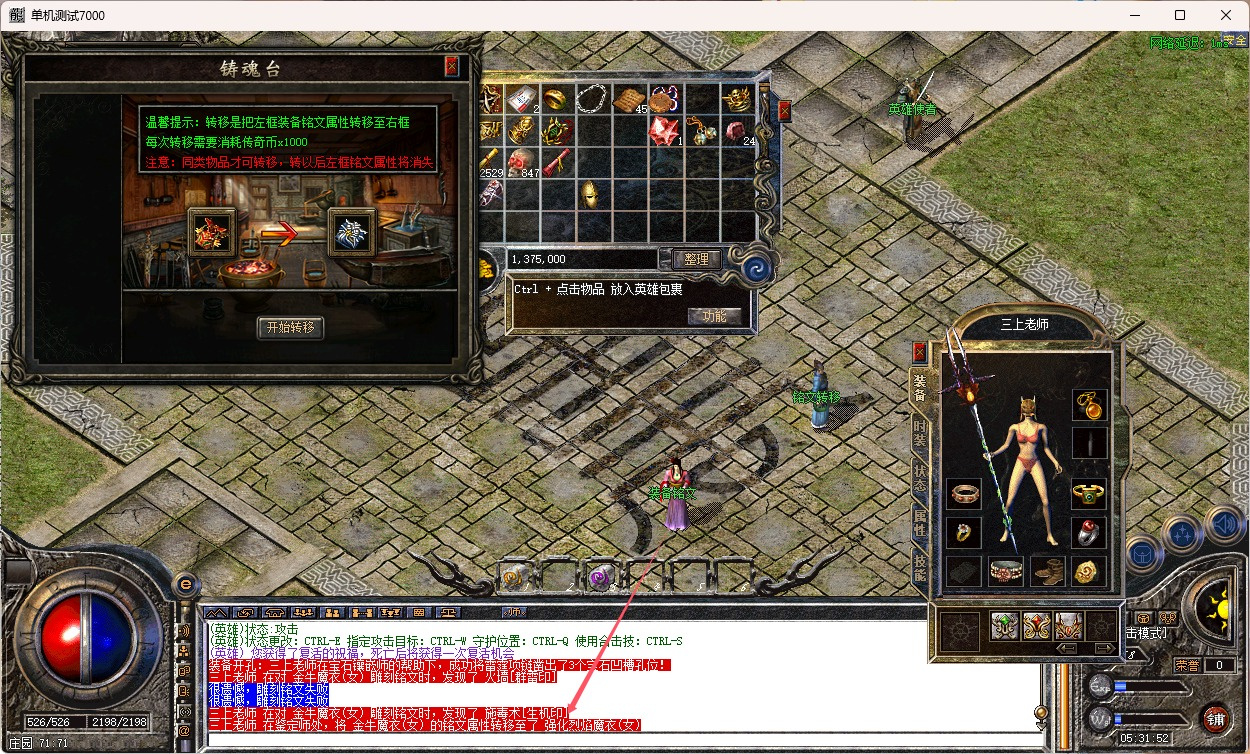This screenshot has height=754, width=1250.
Task: Open the 铺 shop button
Action: pyautogui.click(x=1216, y=717)
